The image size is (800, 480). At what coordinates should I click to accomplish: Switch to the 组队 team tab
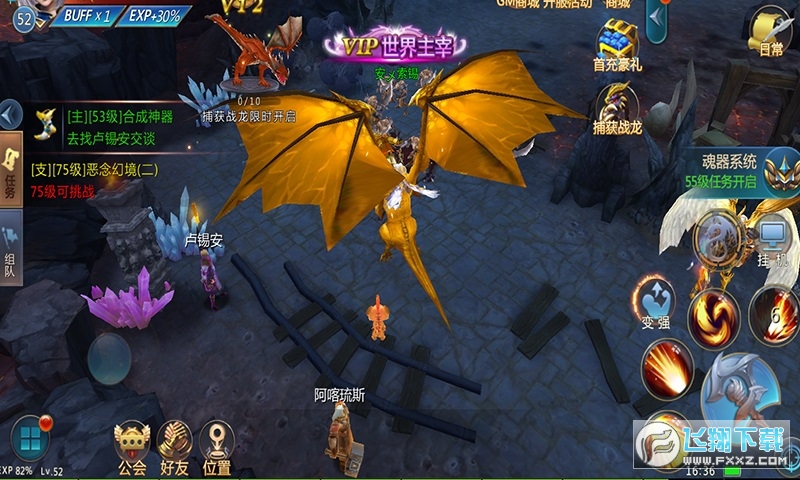point(11,250)
